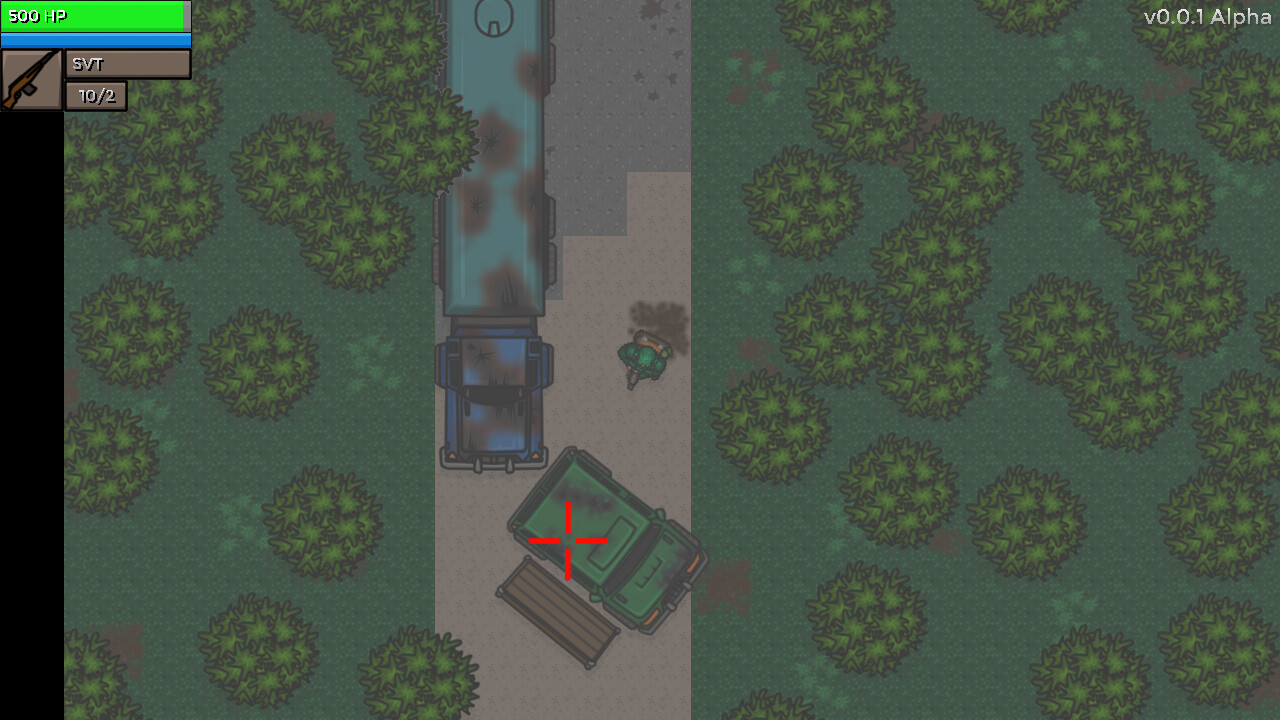Image resolution: width=1280 pixels, height=720 pixels.
Task: Click the v0.0.1 Alpha version label
Action: pyautogui.click(x=1210, y=16)
